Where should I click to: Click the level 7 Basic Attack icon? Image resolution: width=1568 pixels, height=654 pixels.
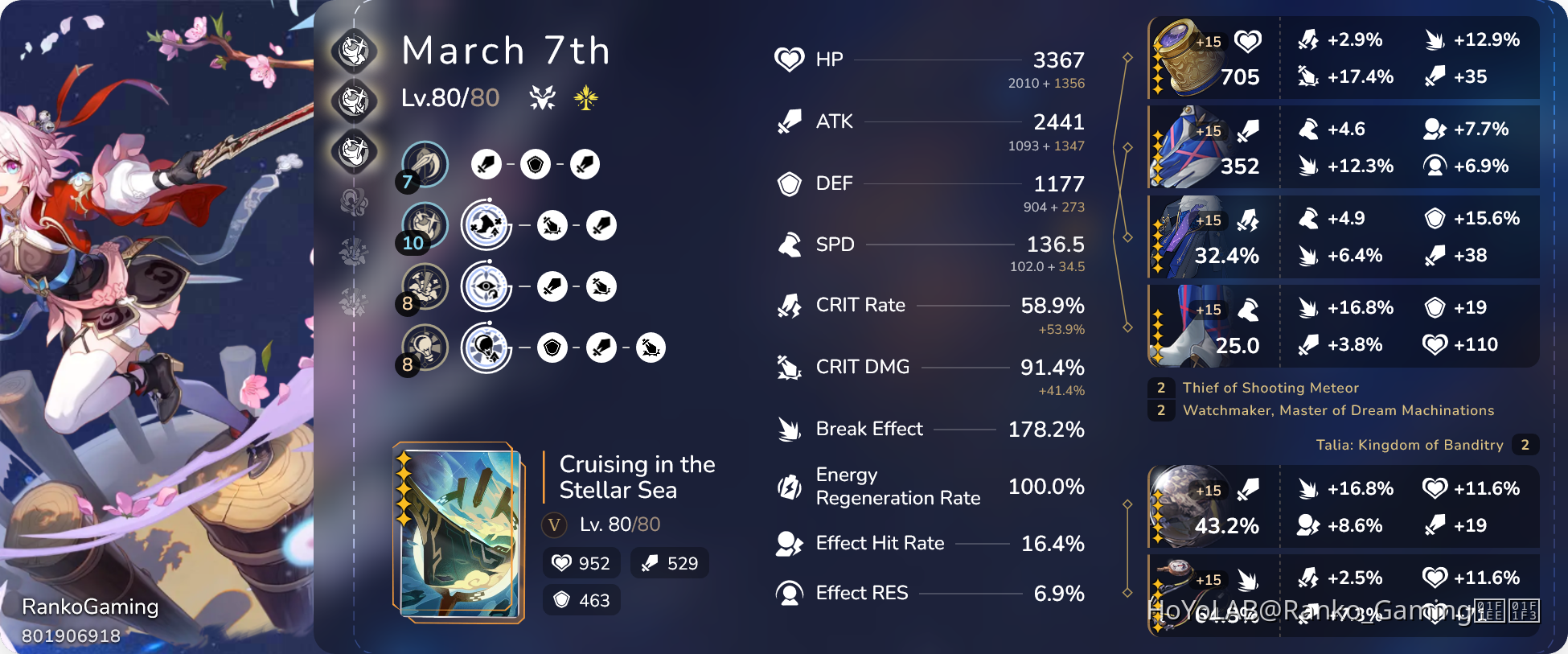pyautogui.click(x=425, y=163)
